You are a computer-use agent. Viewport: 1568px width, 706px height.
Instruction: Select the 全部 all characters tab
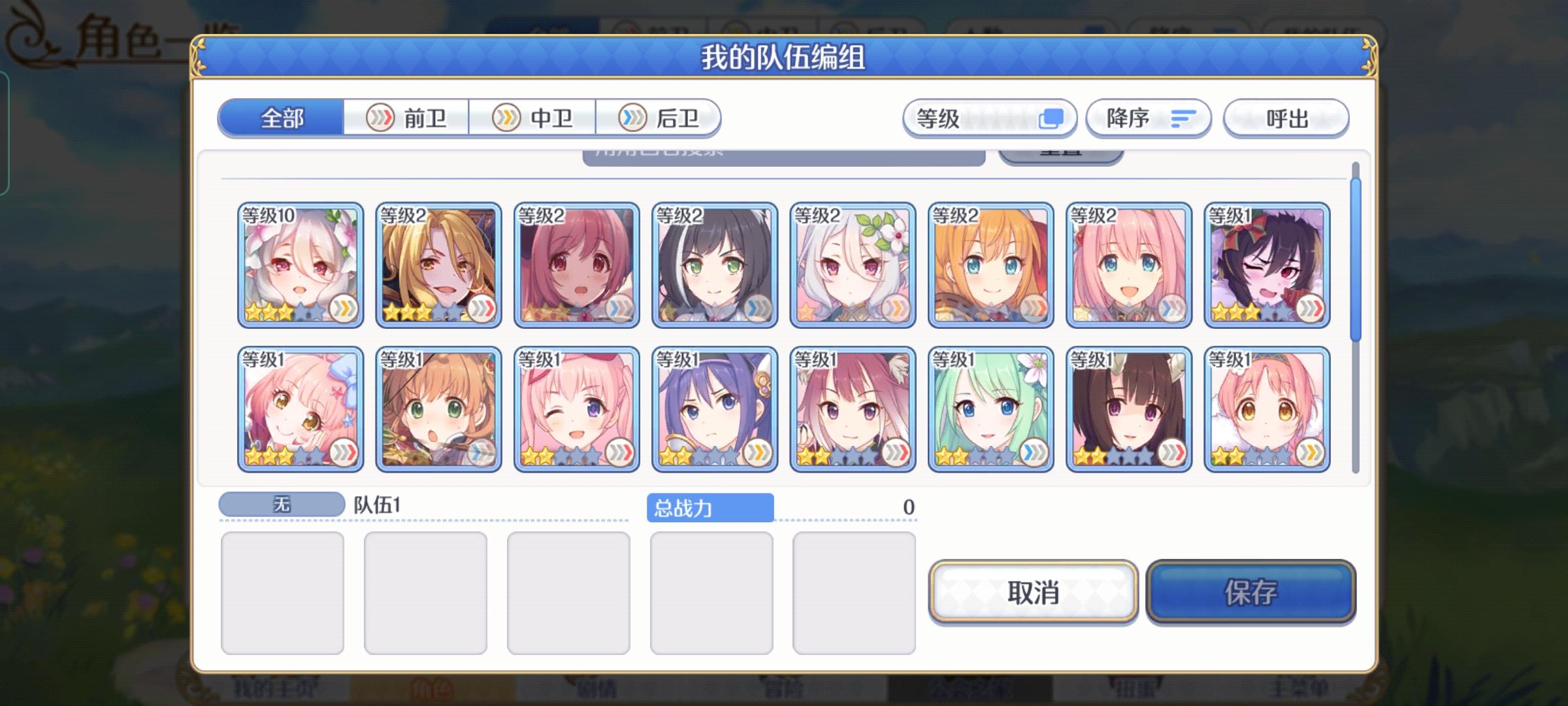pyautogui.click(x=281, y=118)
